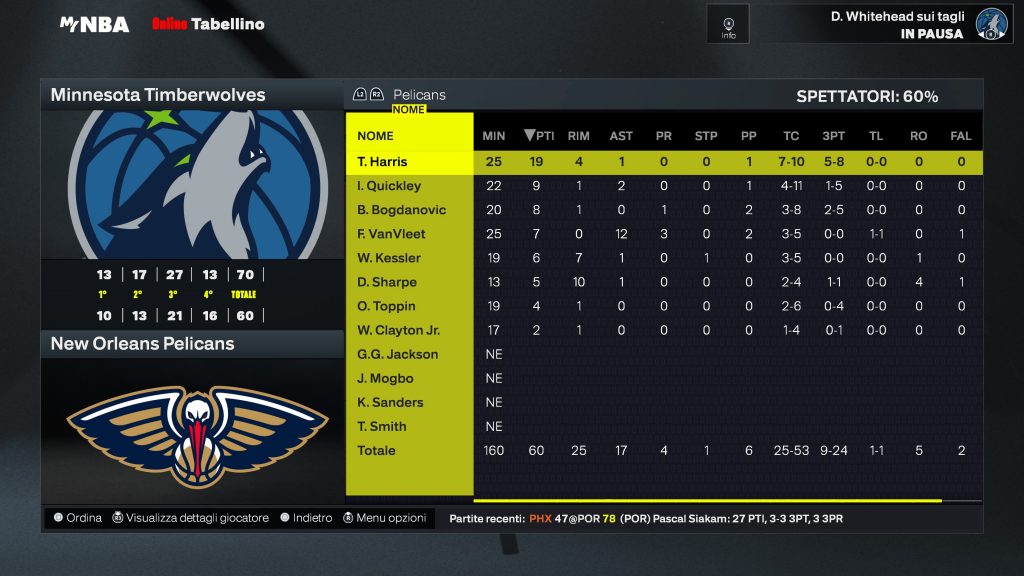1024x576 pixels.
Task: Select G.G. Jackson's row
Action: pyautogui.click(x=397, y=354)
